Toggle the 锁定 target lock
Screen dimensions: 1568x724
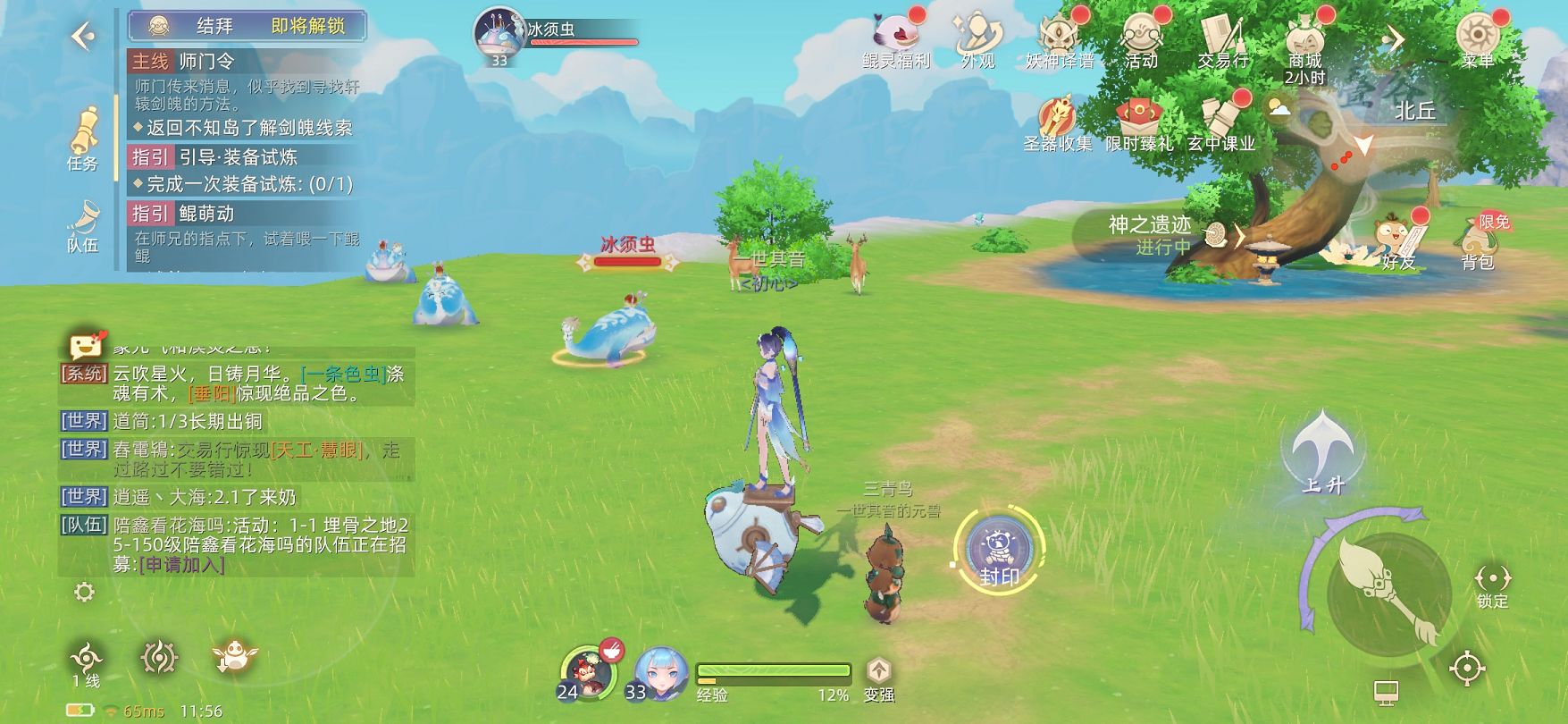pyautogui.click(x=1492, y=585)
